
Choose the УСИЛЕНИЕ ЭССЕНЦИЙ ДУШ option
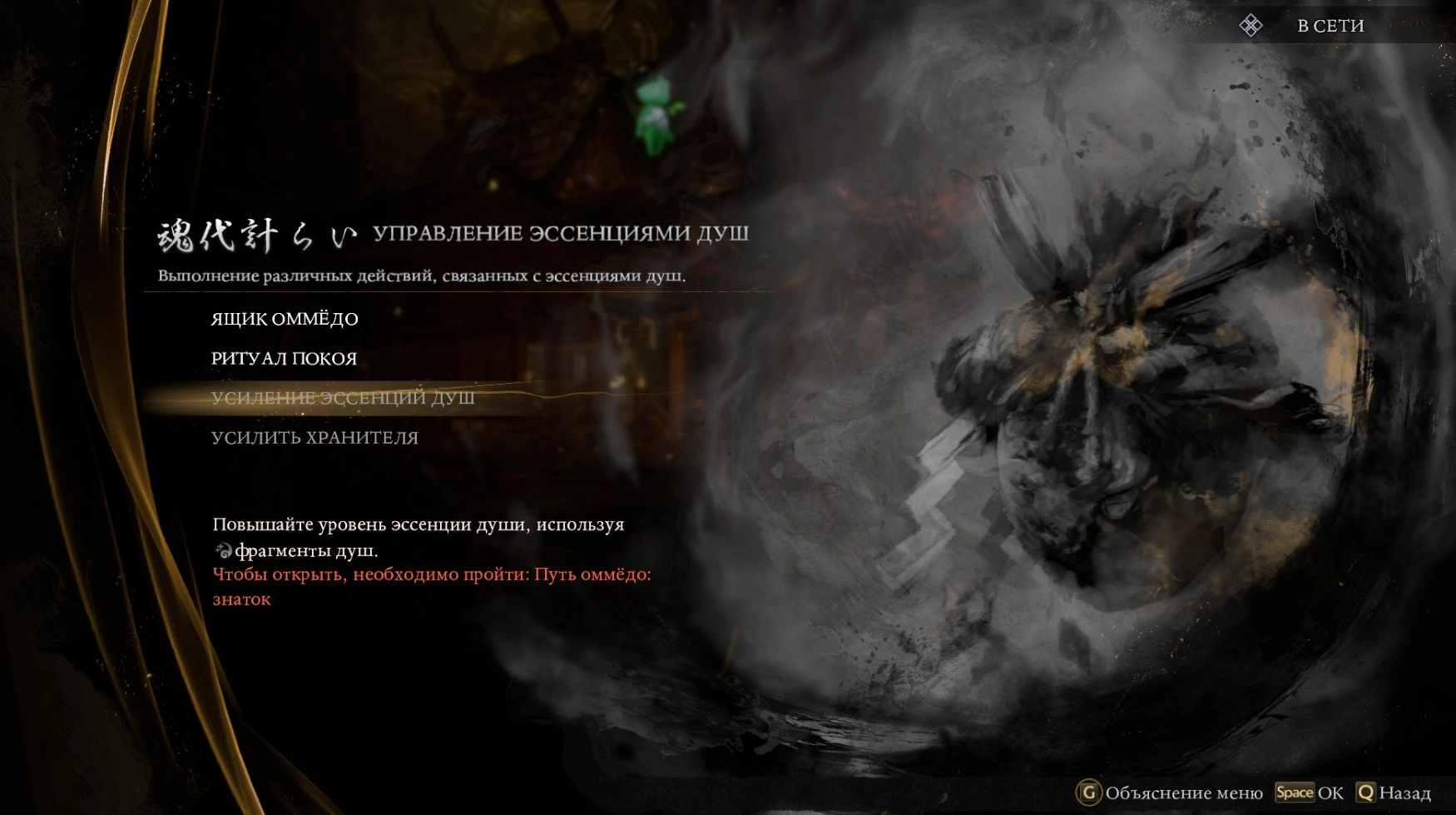click(343, 398)
